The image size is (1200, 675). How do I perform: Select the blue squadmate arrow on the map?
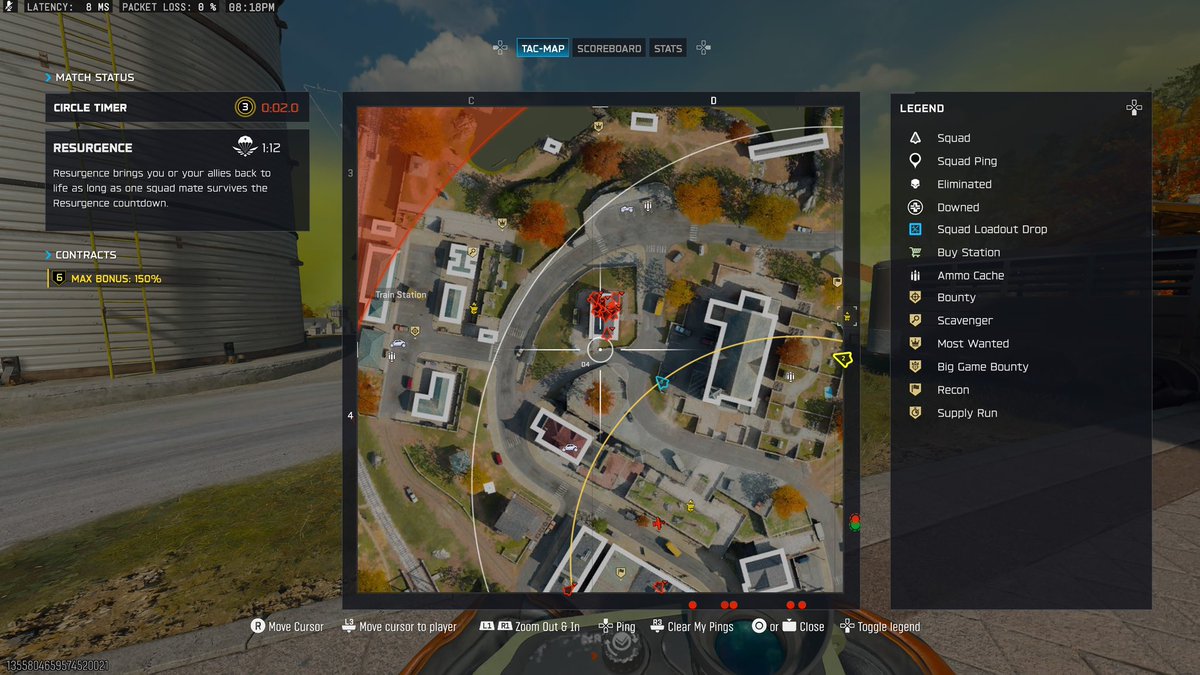click(x=661, y=383)
